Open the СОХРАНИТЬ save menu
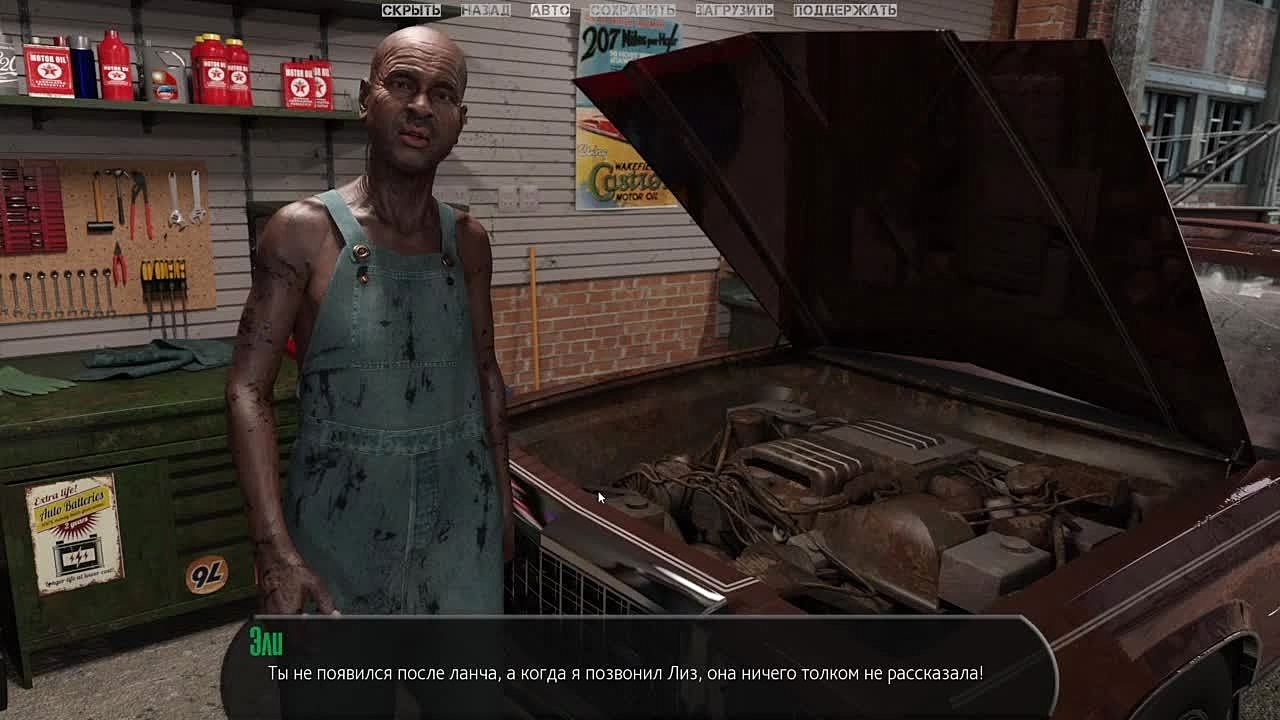Screen dimensions: 1280x720 632,10
